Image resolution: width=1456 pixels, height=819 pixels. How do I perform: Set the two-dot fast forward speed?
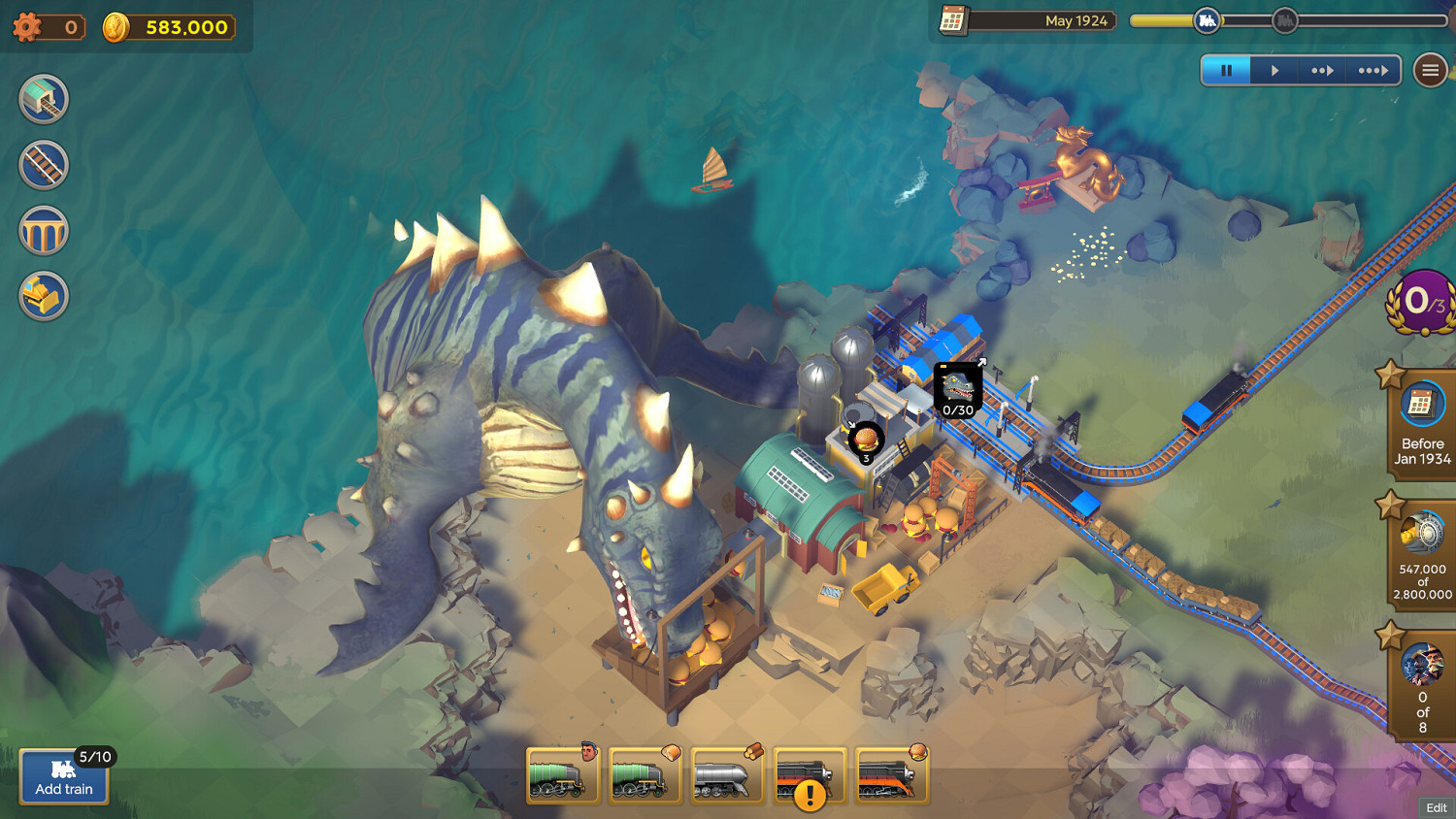pyautogui.click(x=1323, y=70)
